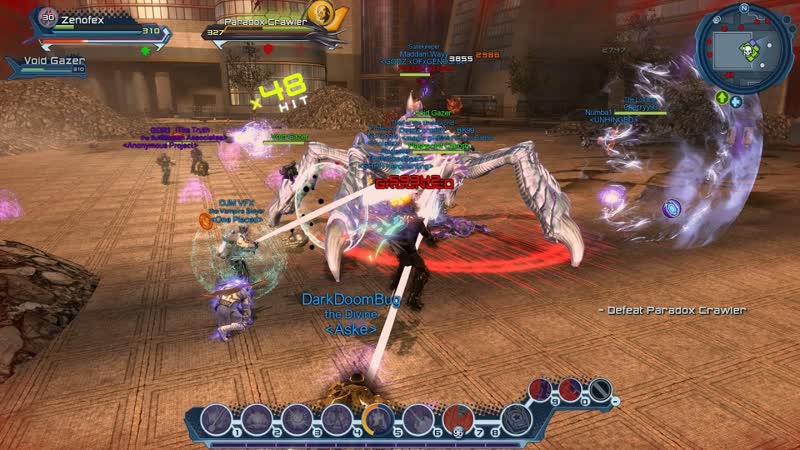This screenshot has height=450, width=800.
Task: Use the cooling-down ability in slot 5
Action: click(x=378, y=417)
